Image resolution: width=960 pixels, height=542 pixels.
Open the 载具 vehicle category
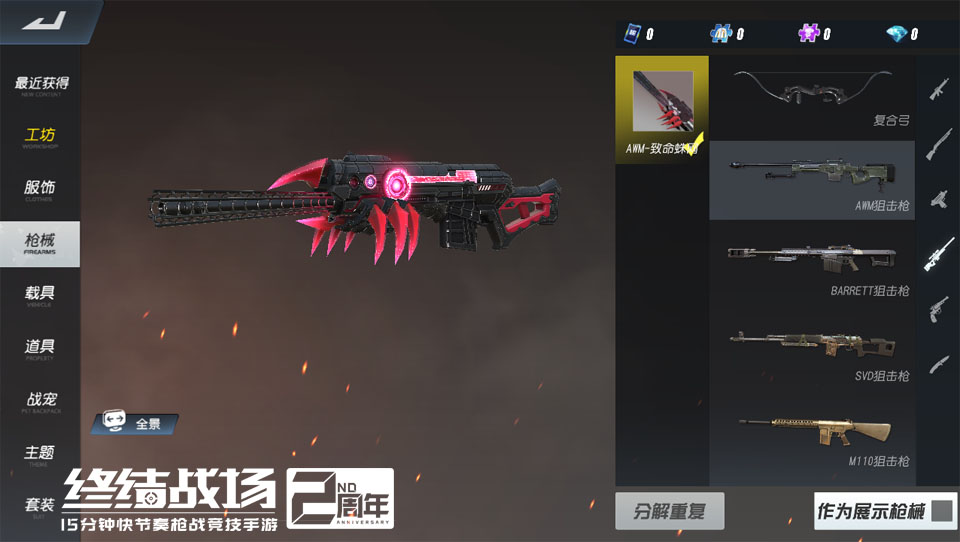(x=41, y=295)
